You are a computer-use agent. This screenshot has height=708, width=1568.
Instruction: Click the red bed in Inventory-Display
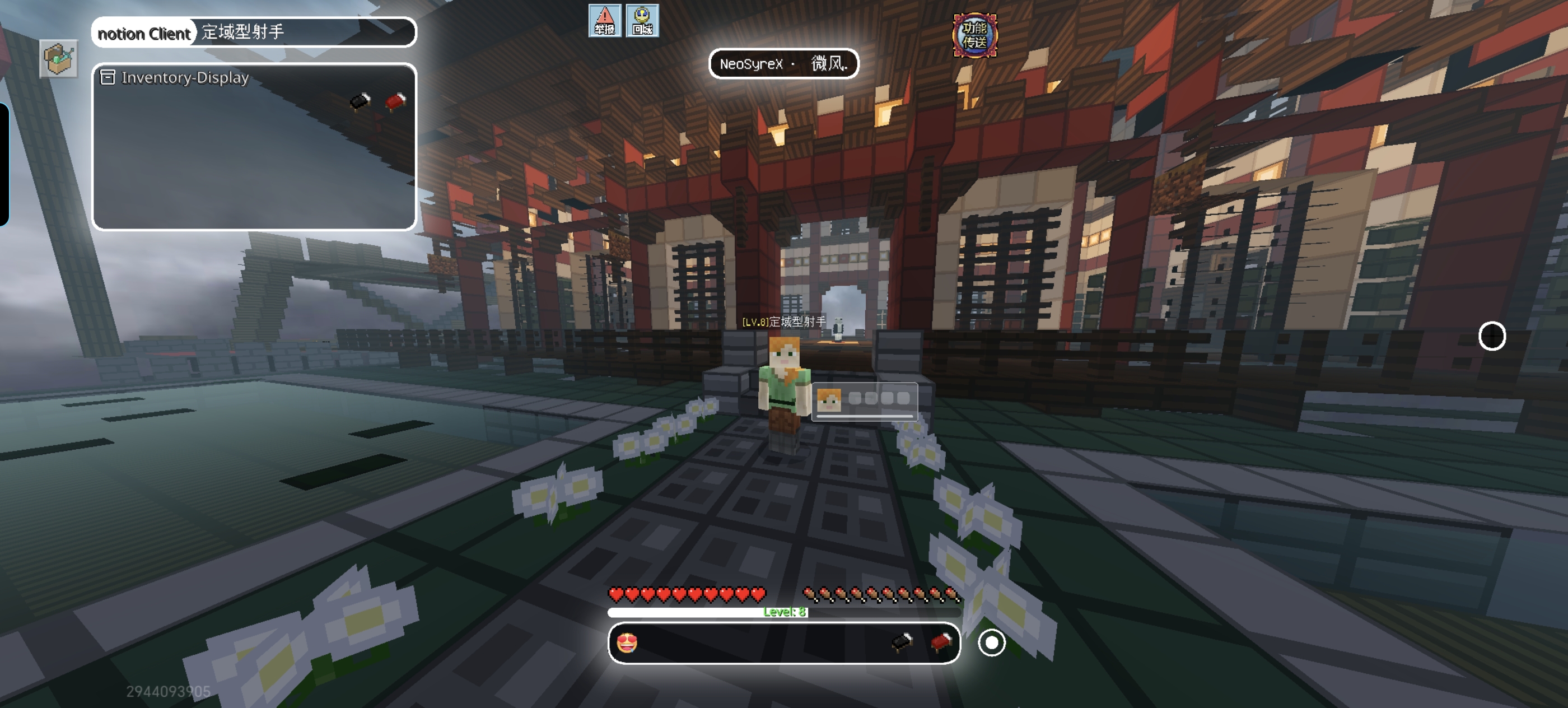(x=396, y=101)
